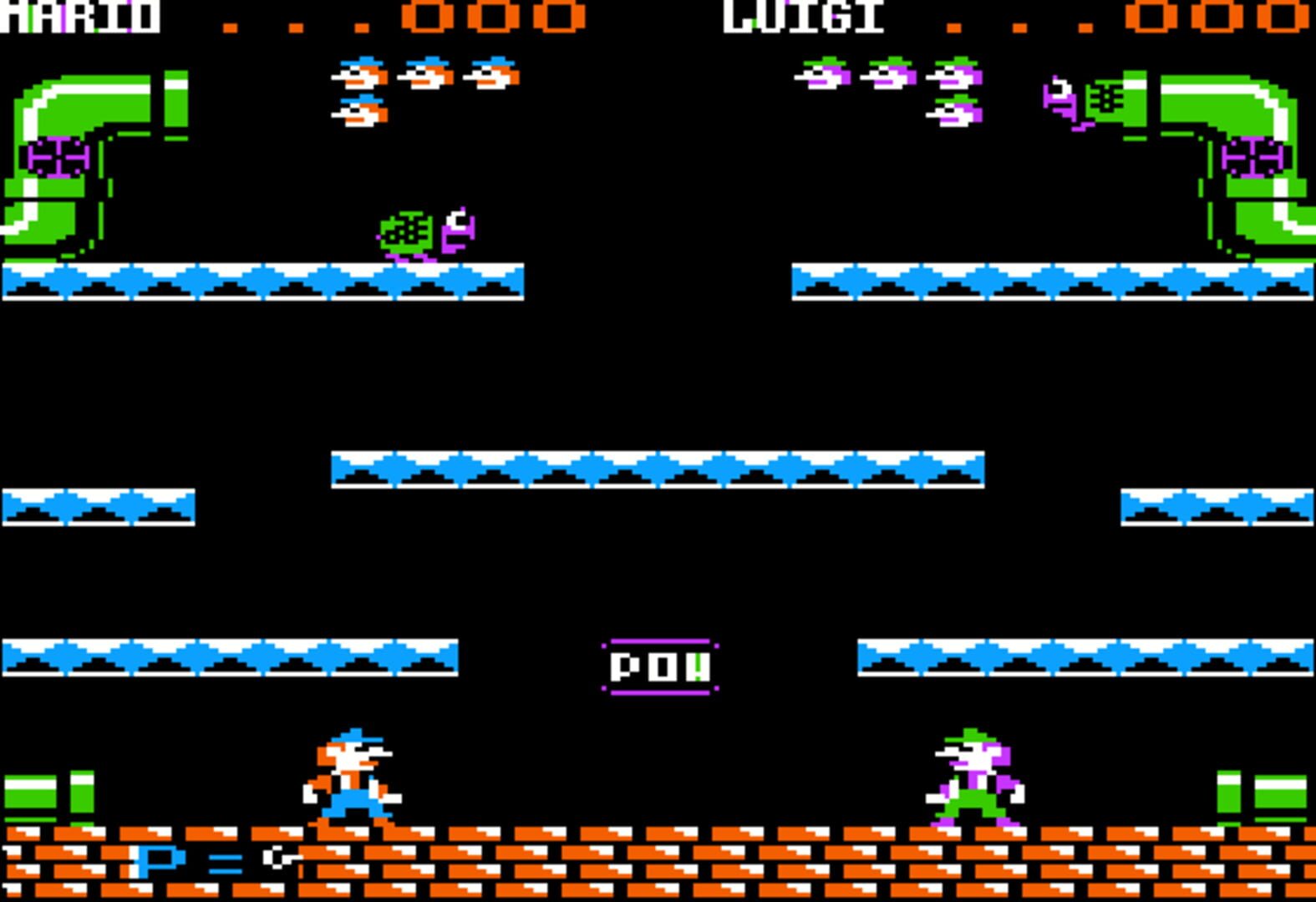This screenshot has width=1316, height=902.
Task: Click Mario's 000 score display
Action: point(493,15)
